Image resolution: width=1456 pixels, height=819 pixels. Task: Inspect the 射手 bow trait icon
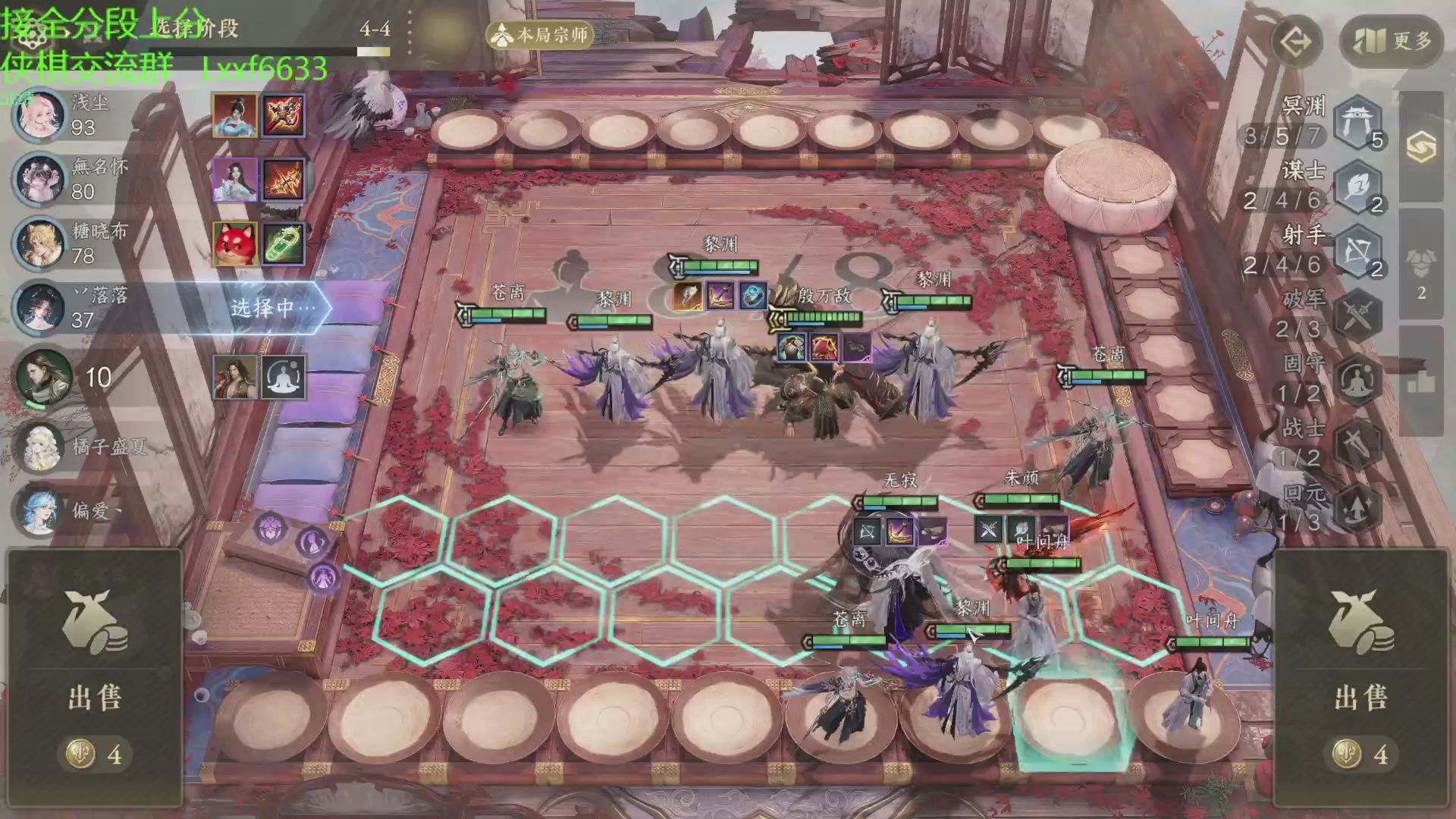pos(1357,251)
